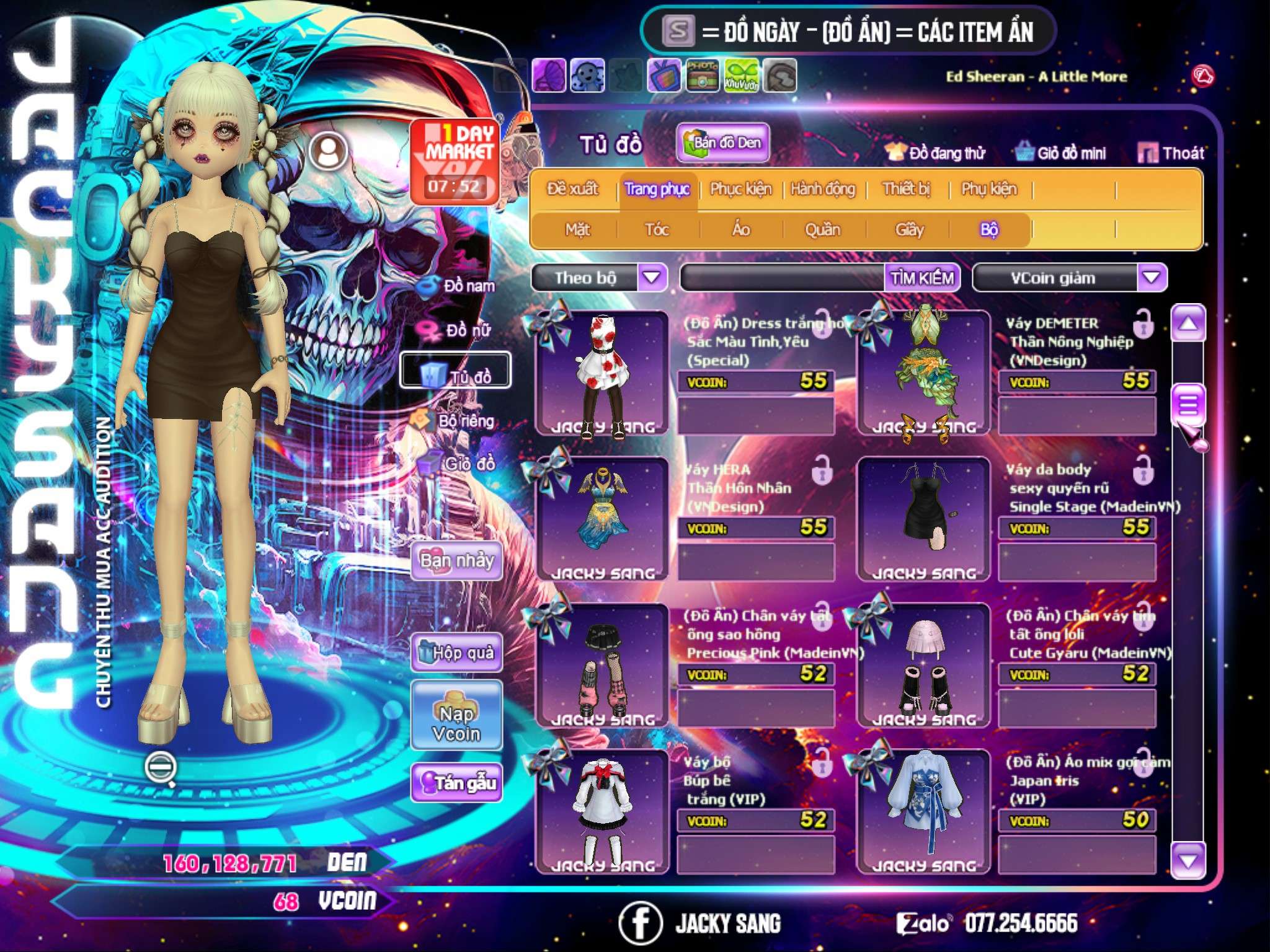
Task: Show the Giày subcategory
Action: (909, 230)
